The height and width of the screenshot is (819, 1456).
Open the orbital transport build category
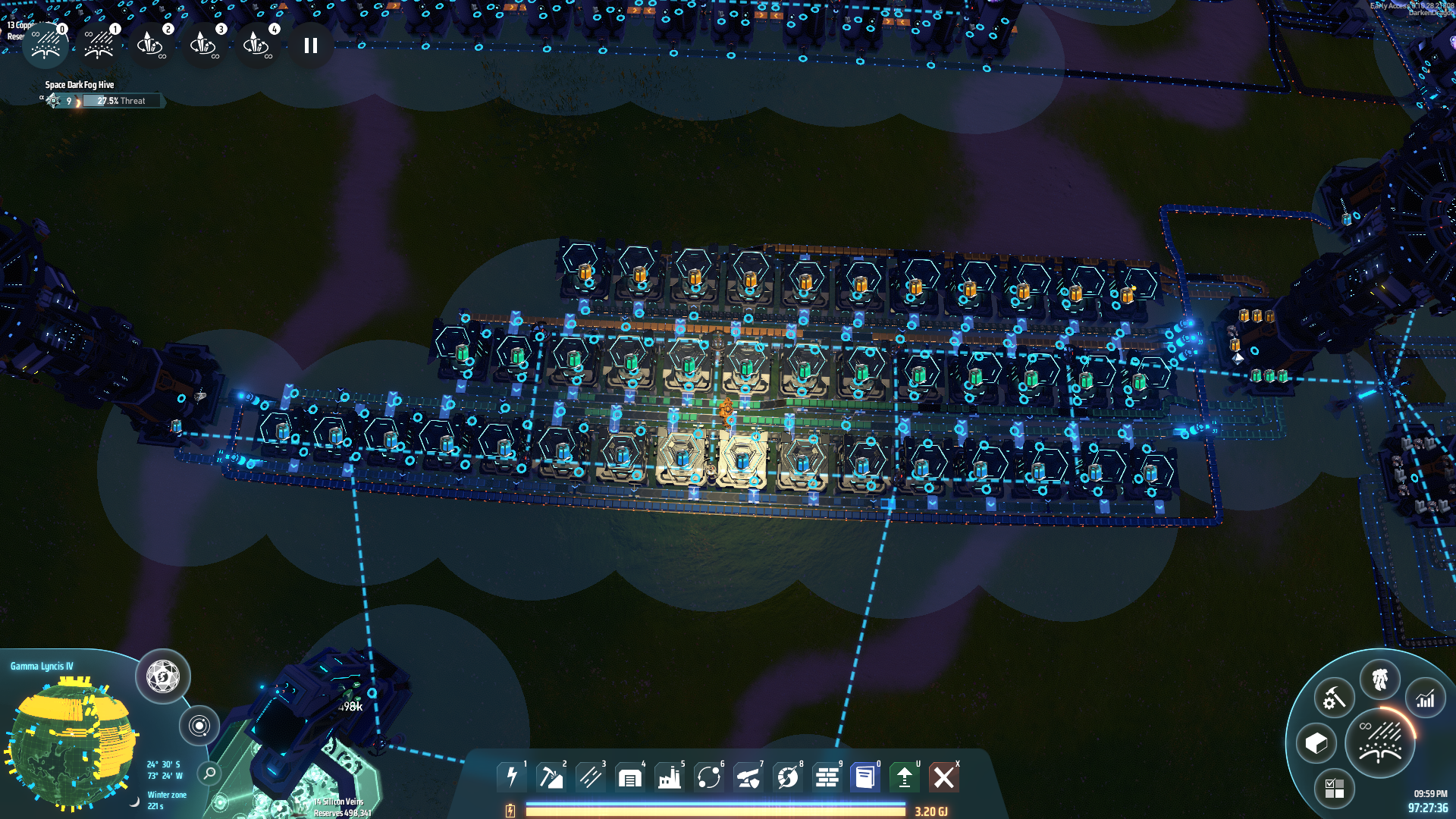click(x=709, y=777)
